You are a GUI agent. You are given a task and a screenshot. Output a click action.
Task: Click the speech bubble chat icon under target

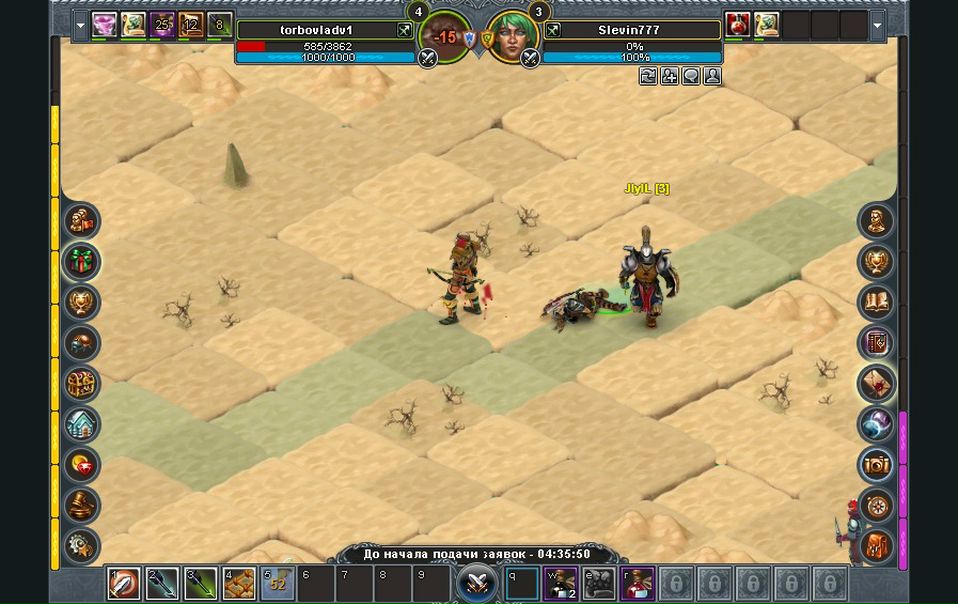point(691,76)
